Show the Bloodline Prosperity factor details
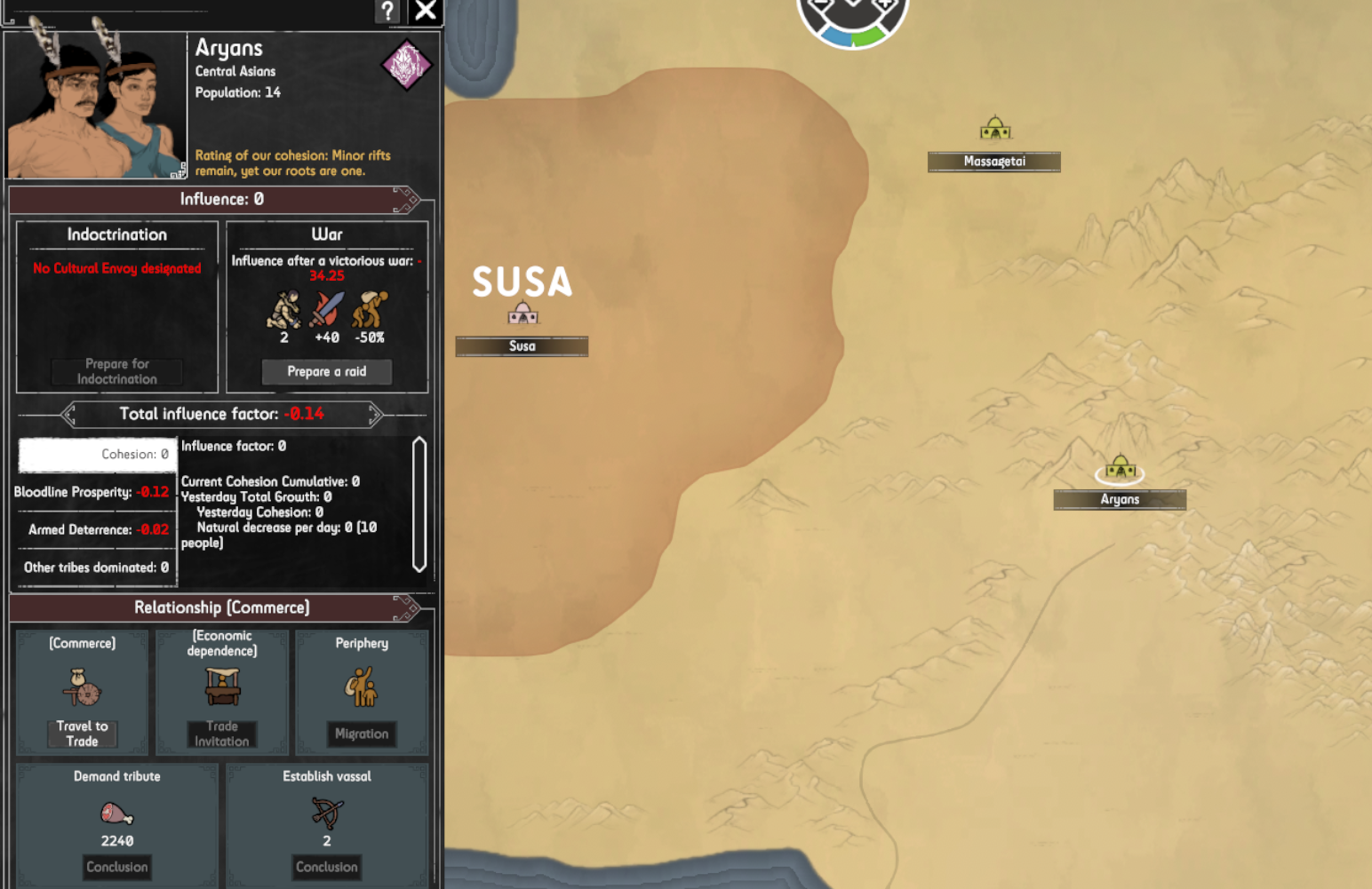 coord(92,492)
